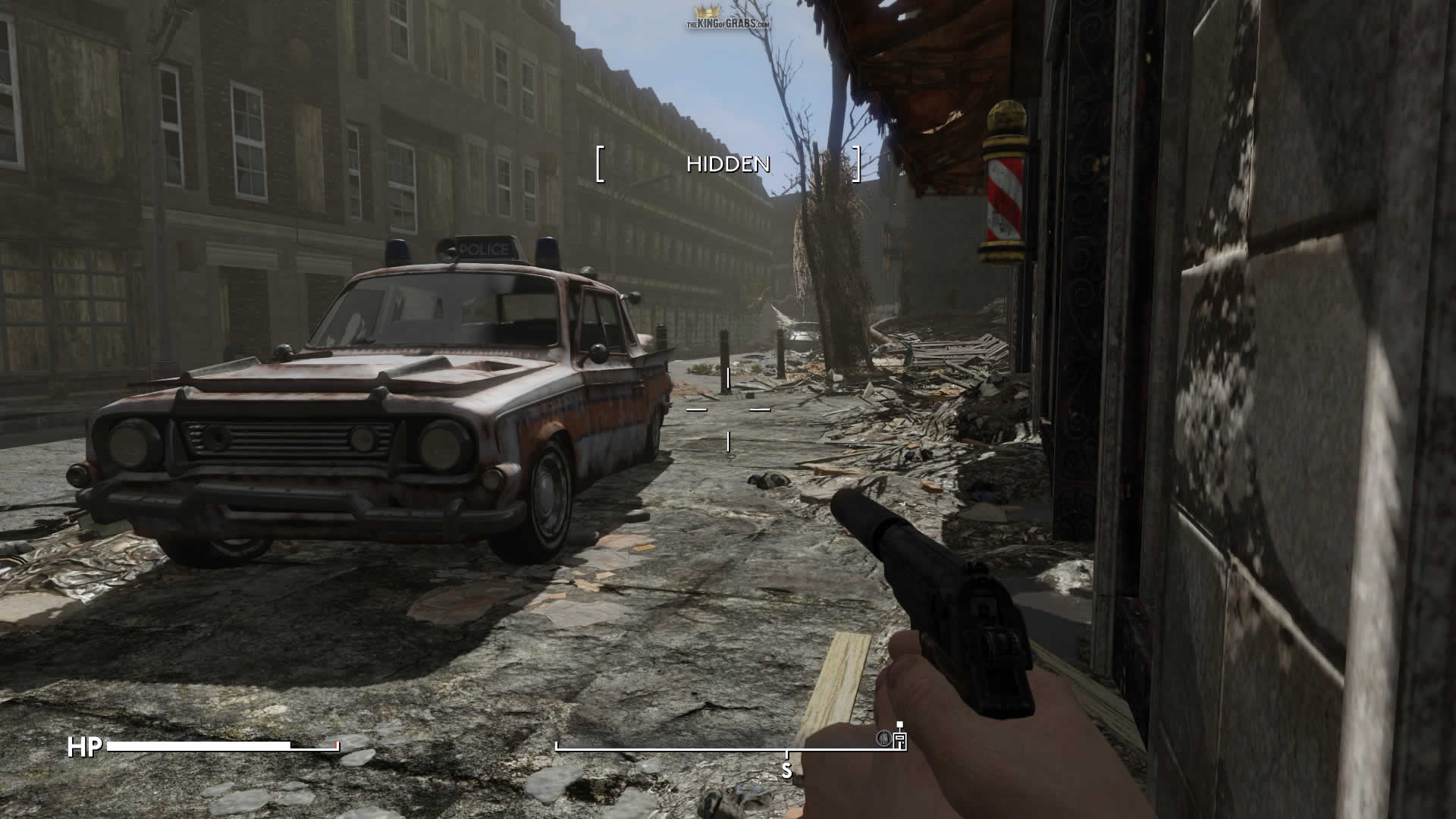This screenshot has height=819, width=1456.
Task: Open the KingOfGrabs.com watermark logo
Action: pos(728,17)
